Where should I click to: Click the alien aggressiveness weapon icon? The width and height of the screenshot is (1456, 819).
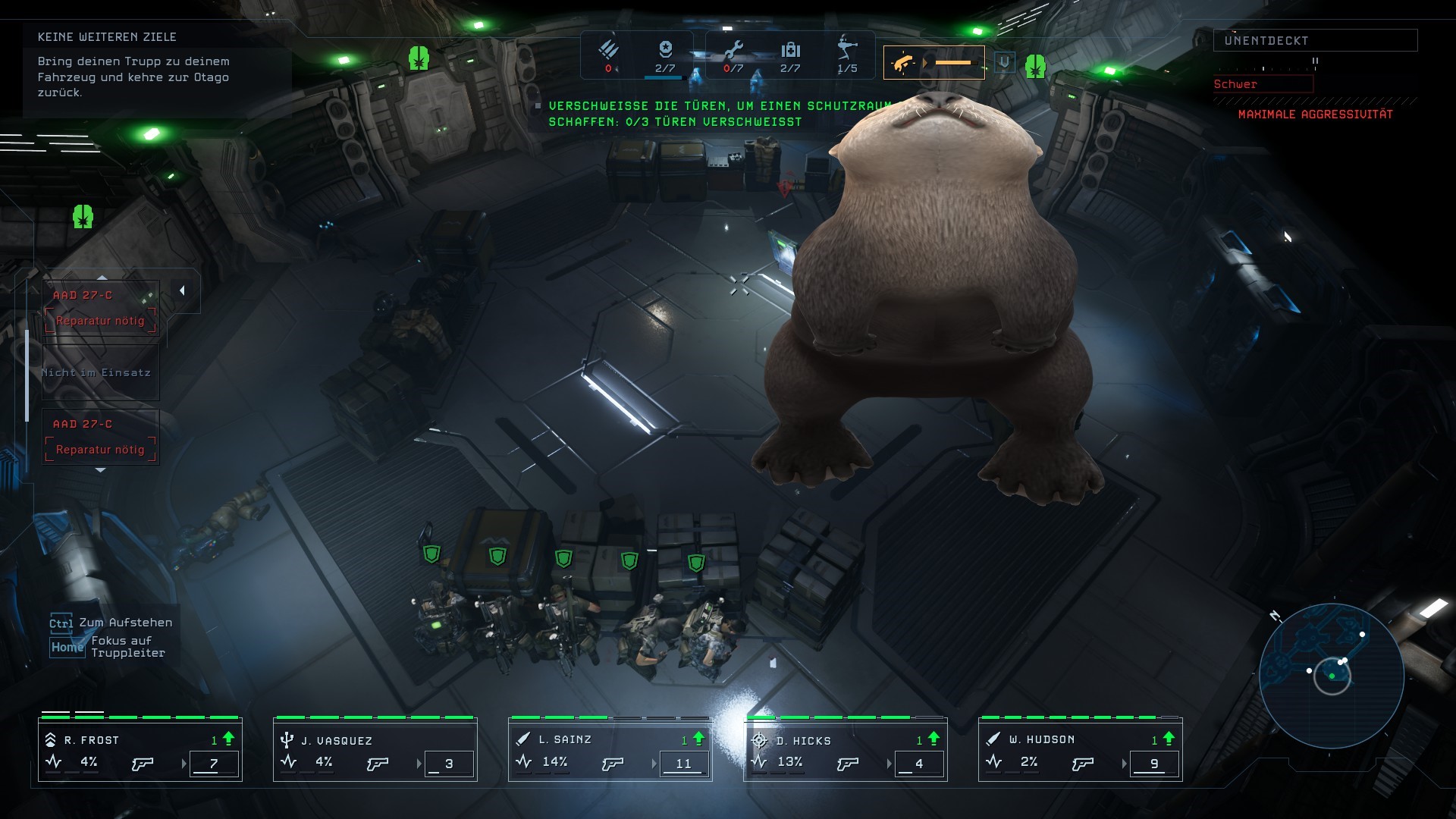(902, 63)
